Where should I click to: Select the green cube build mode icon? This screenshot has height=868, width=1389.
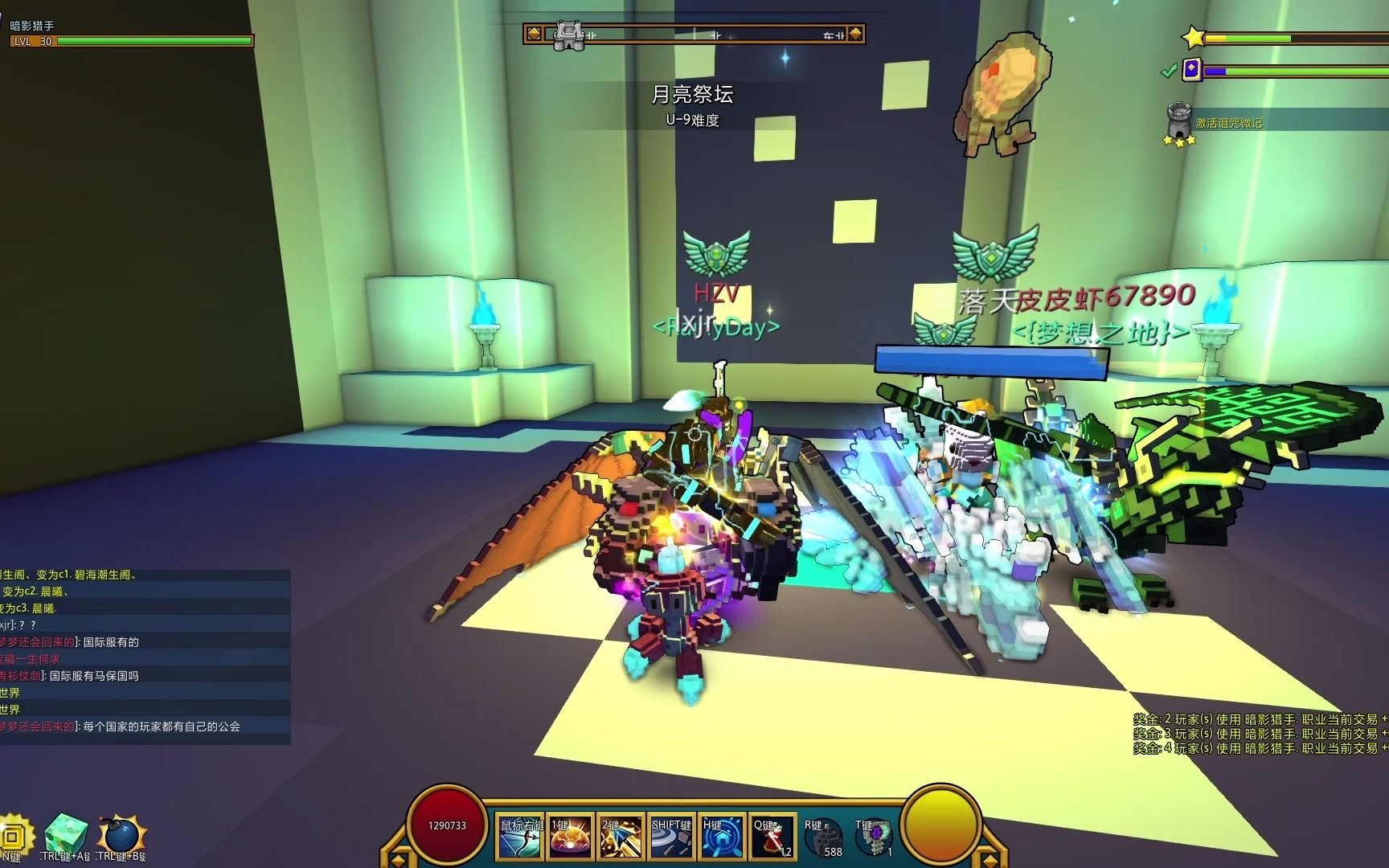coord(66,834)
